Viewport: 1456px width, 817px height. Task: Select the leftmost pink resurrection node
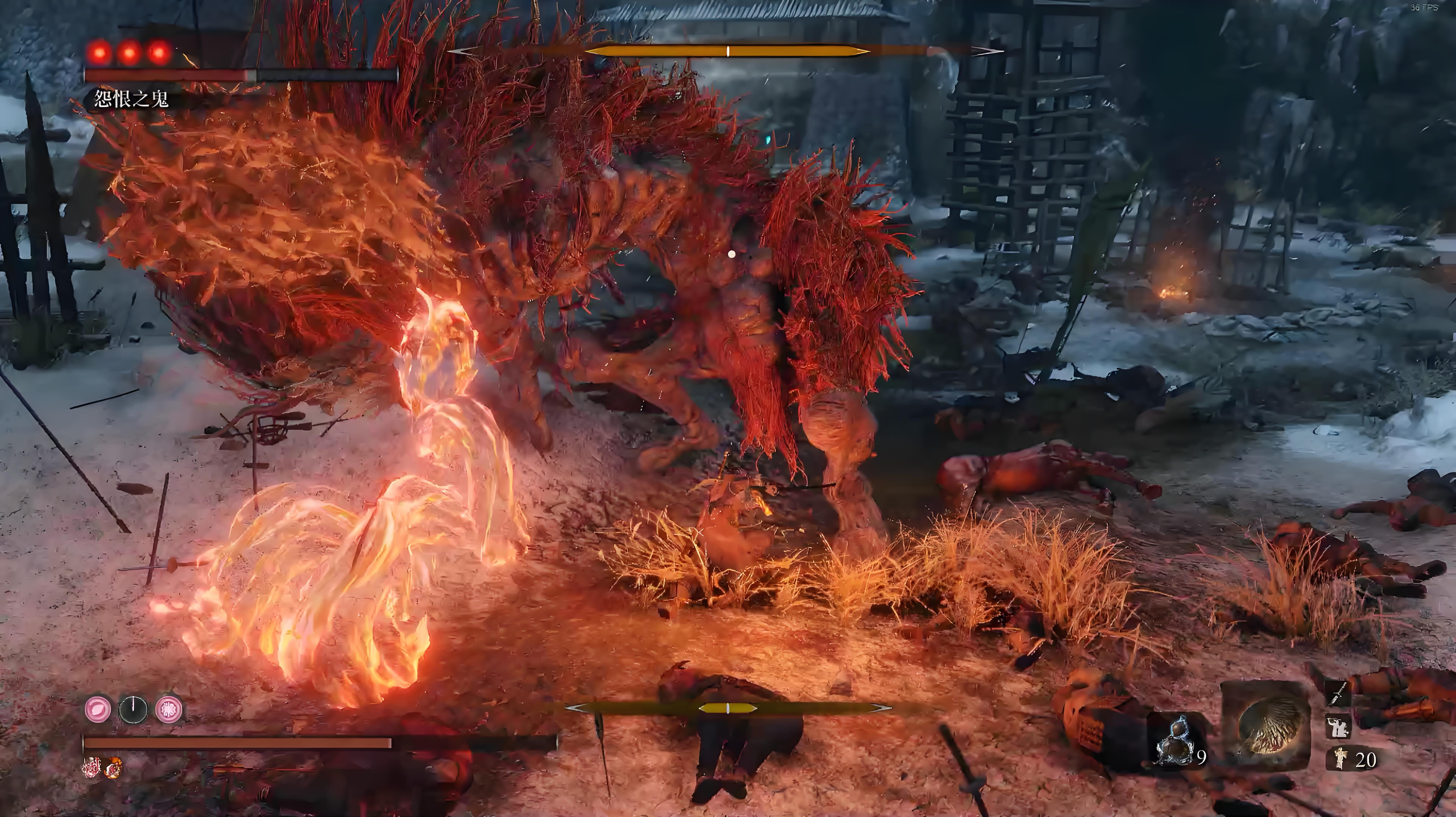coord(98,709)
